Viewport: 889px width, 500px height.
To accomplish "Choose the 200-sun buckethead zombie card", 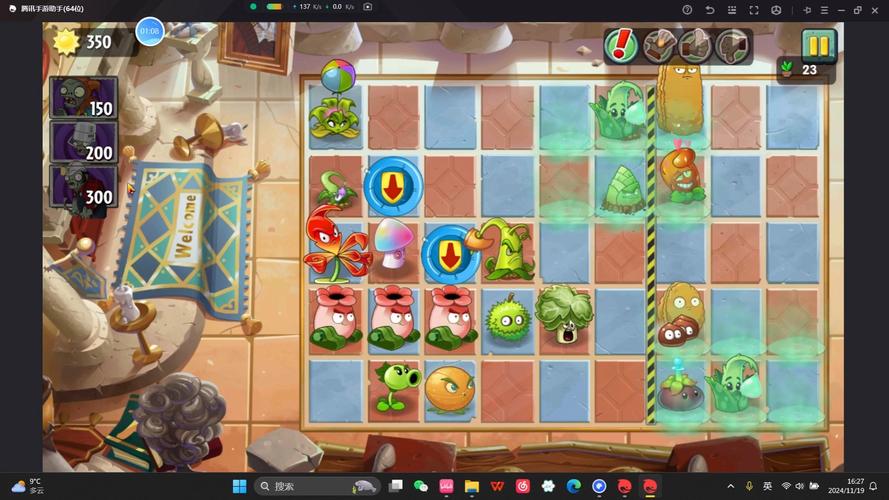I will pos(84,141).
